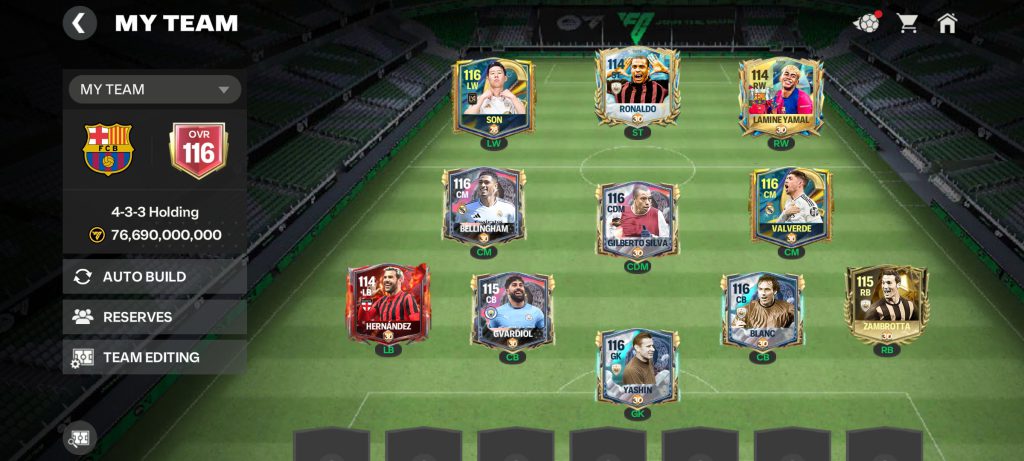Pick the Ronaldo striker card

point(637,86)
